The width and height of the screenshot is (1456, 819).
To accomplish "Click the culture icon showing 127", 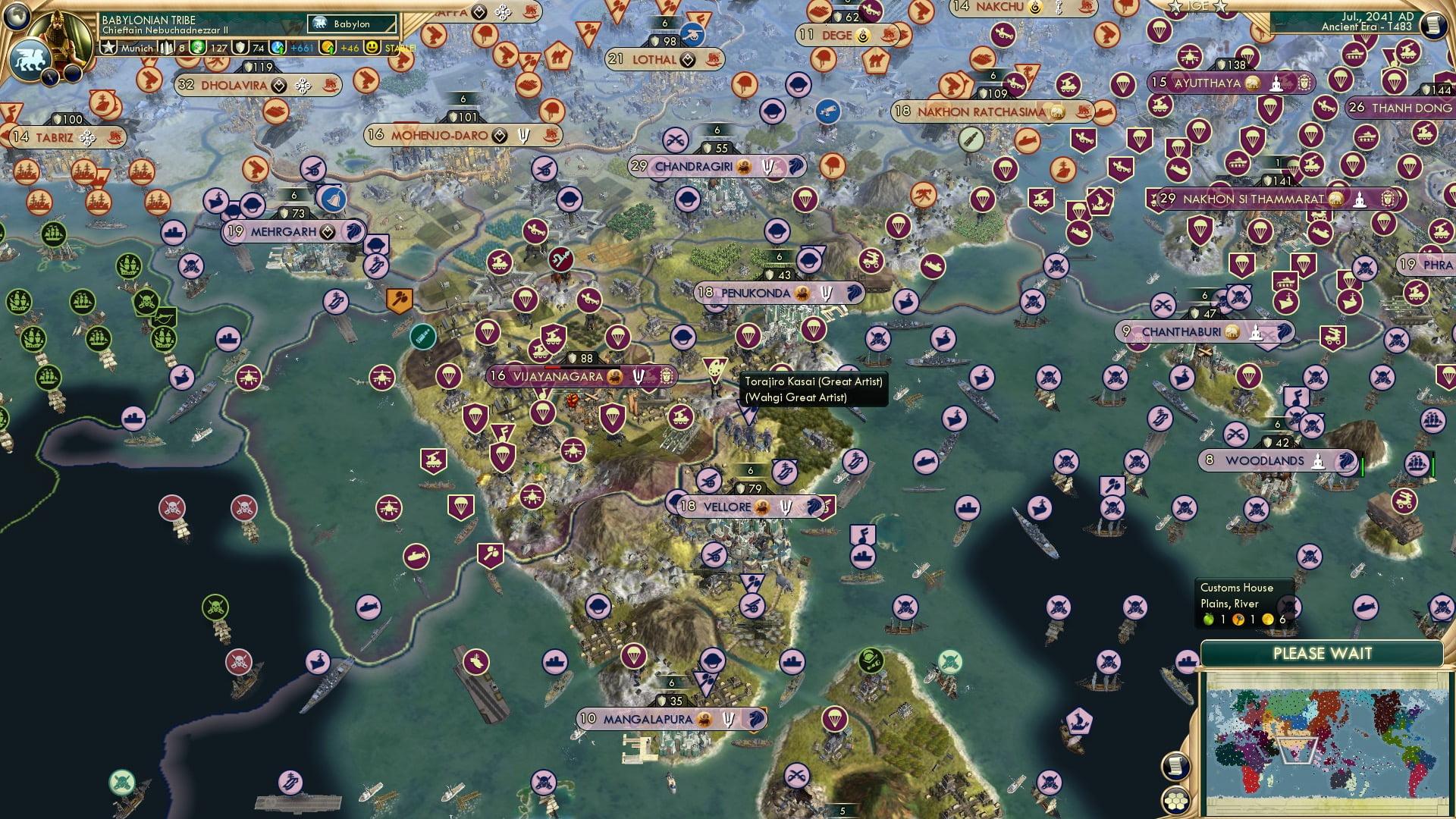I will coord(197,47).
